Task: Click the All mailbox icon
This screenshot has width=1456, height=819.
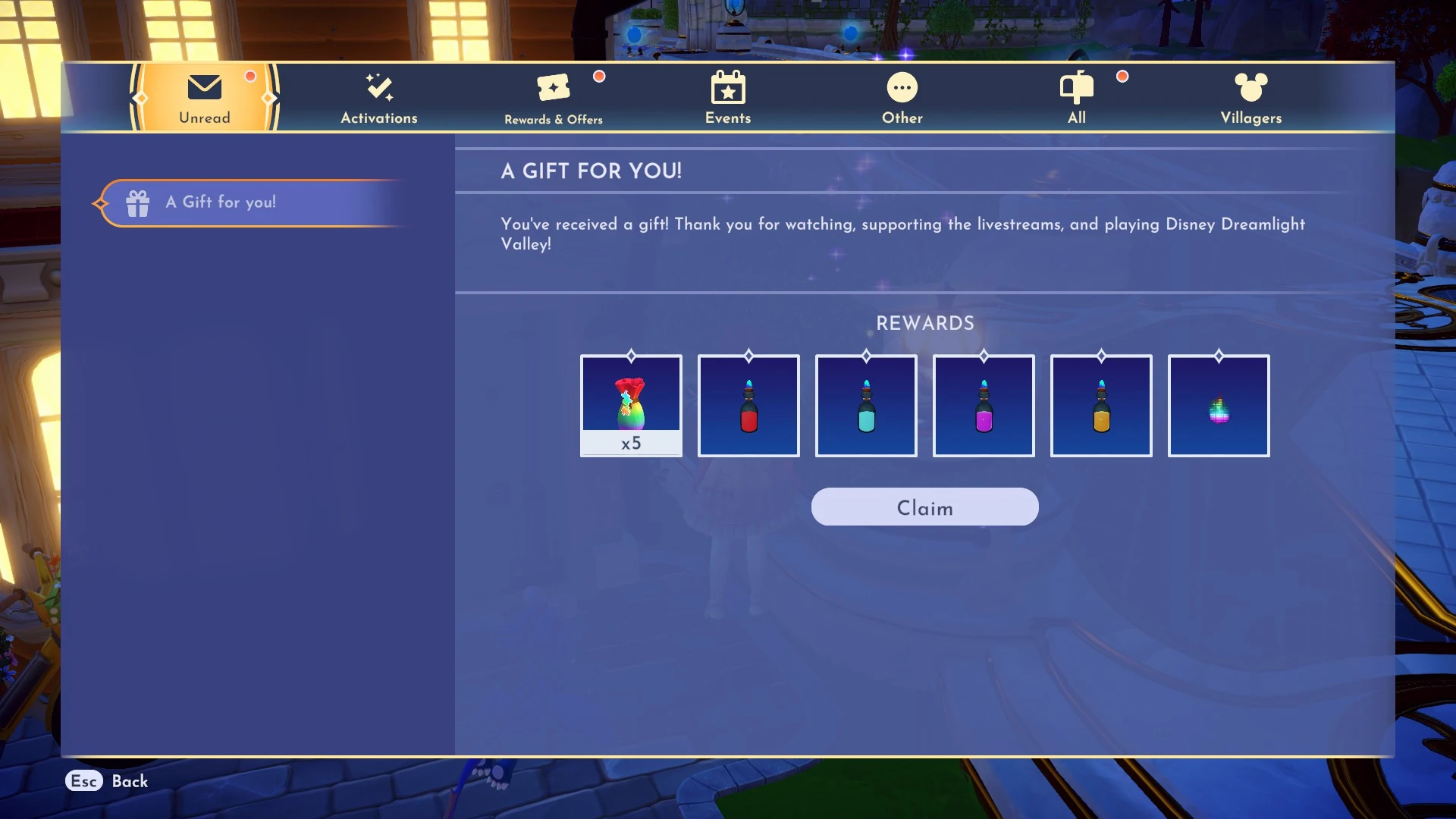Action: (1076, 86)
